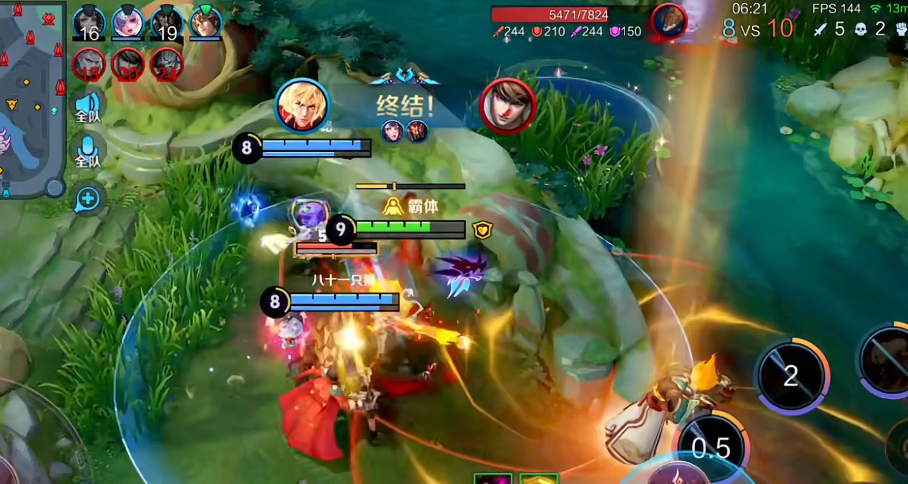The image size is (908, 484).
Task: Open the scoreboard showing 8 VS 10
Action: click(756, 29)
